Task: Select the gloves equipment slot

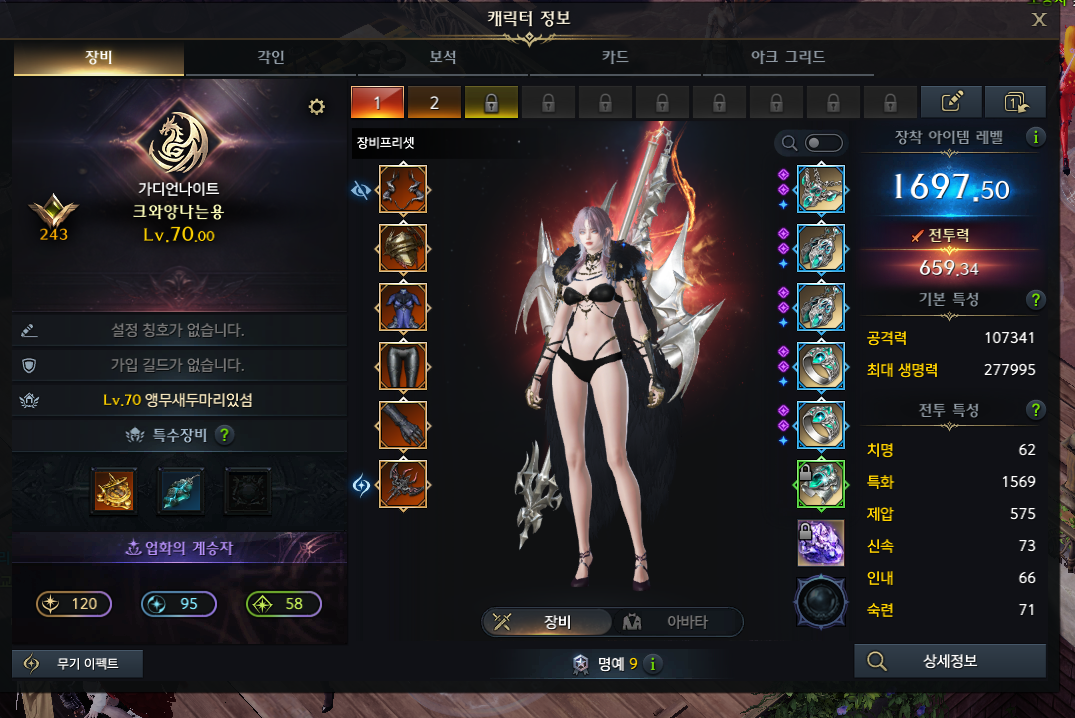Action: tap(403, 425)
